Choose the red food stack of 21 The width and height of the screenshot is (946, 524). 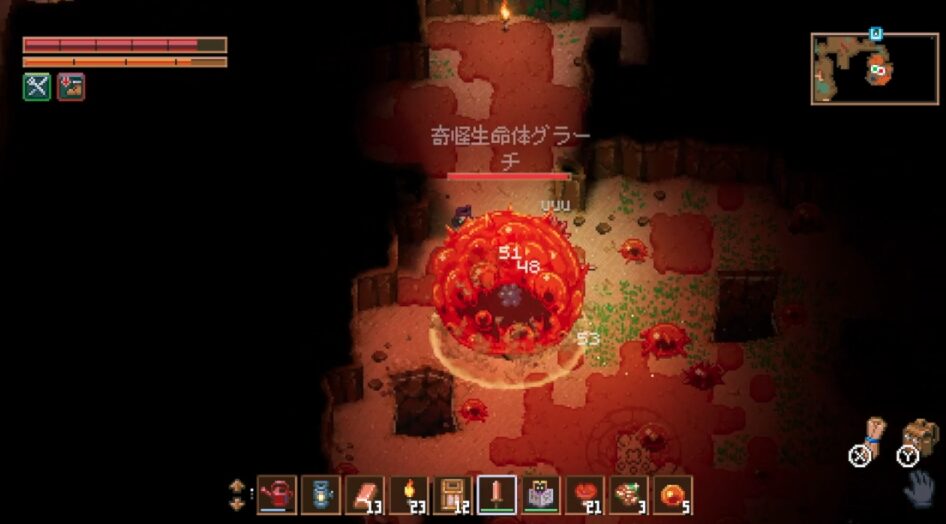[585, 494]
